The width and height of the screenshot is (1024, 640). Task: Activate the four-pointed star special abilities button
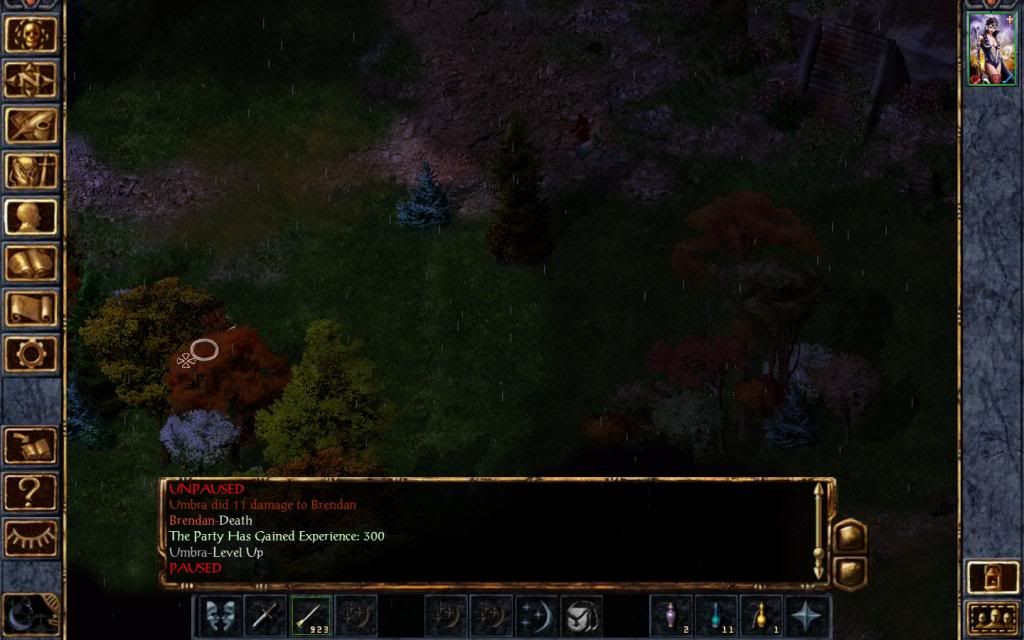click(x=807, y=615)
